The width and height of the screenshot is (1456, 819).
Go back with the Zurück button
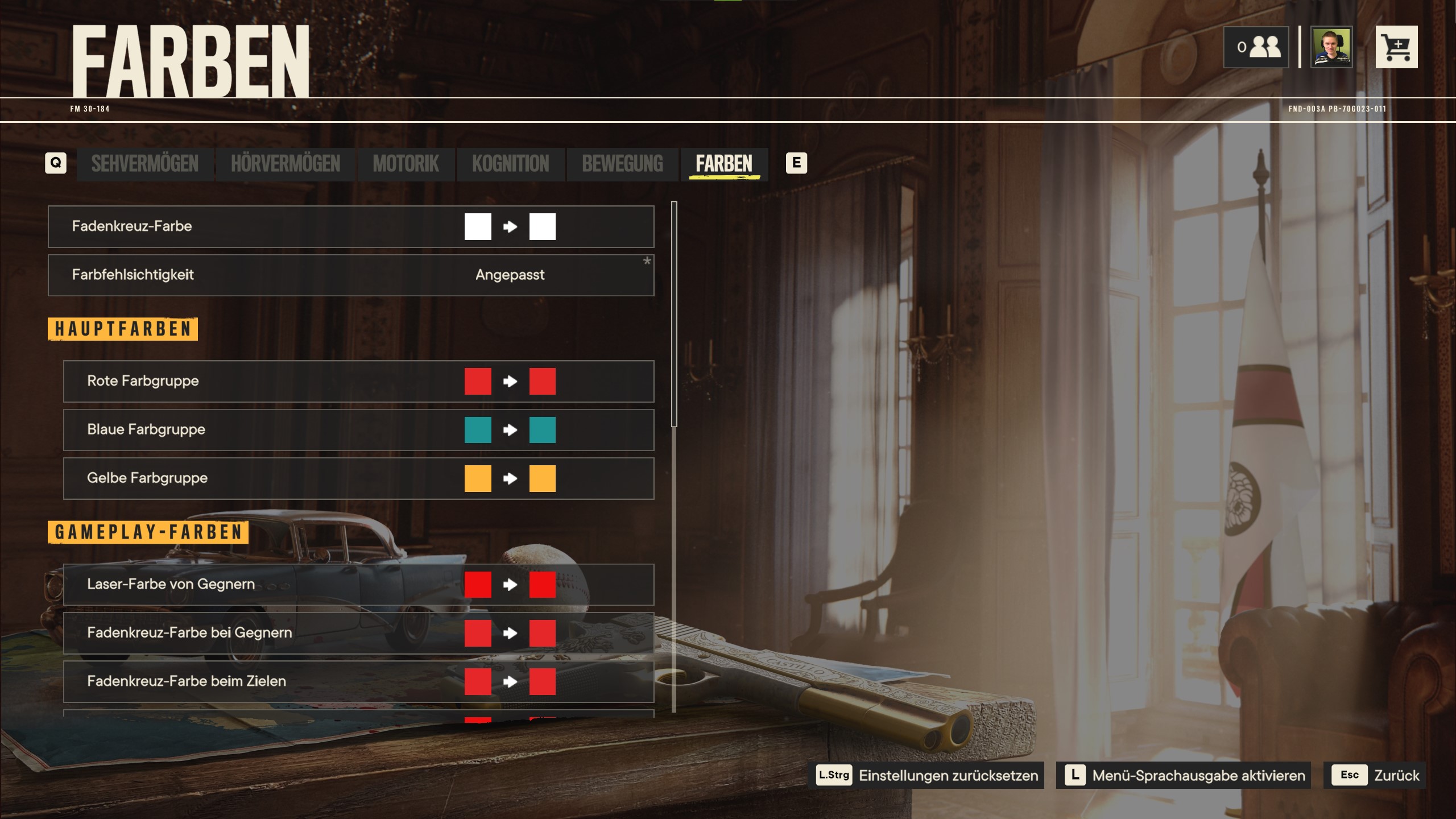click(1374, 775)
